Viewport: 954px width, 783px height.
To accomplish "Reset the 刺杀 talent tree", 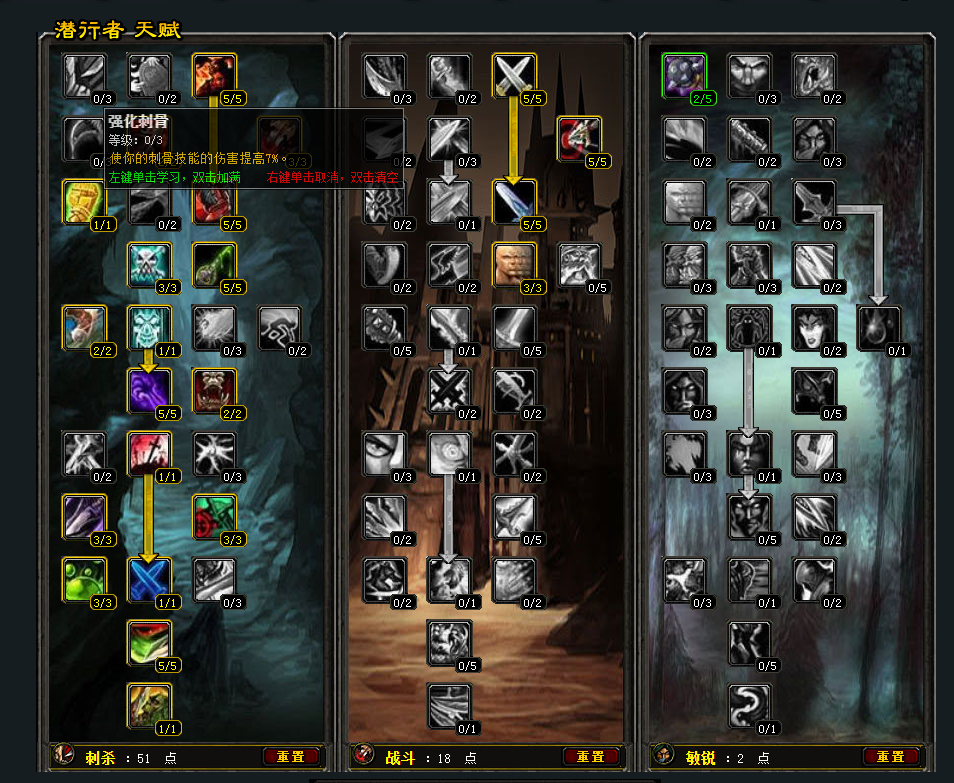I will 291,757.
